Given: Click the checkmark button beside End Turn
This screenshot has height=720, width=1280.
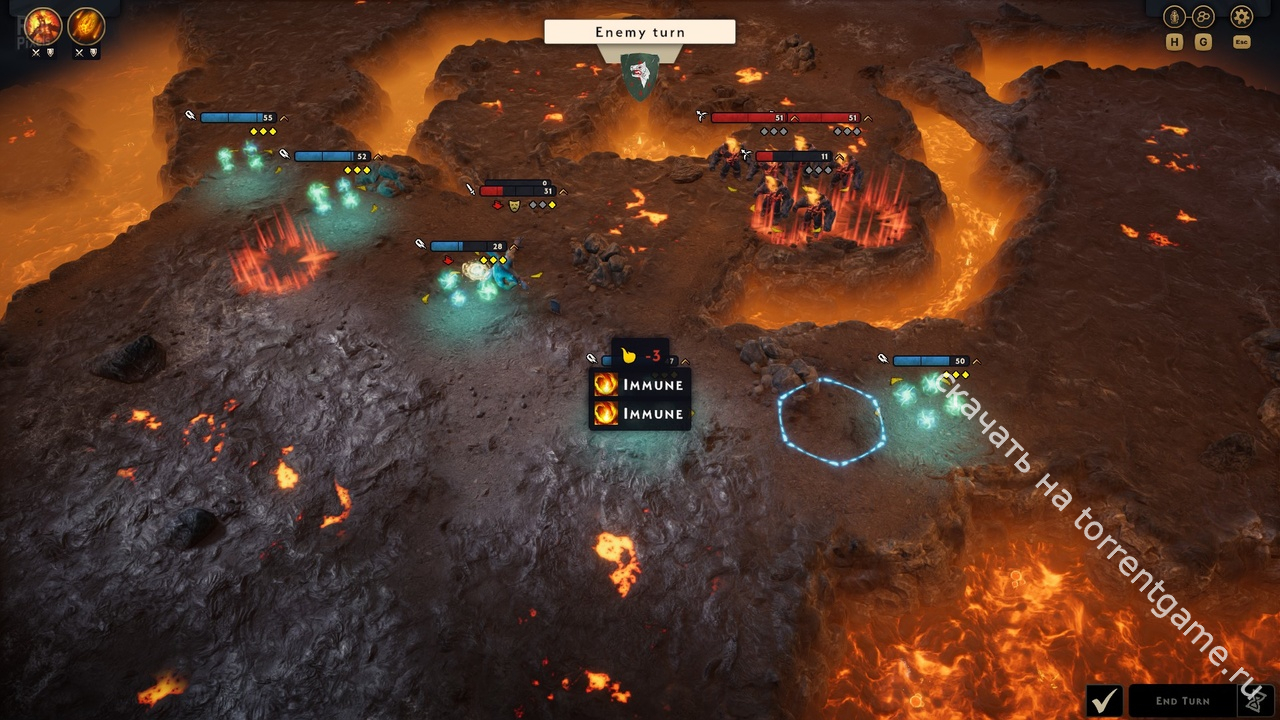Looking at the screenshot, I should [1105, 701].
